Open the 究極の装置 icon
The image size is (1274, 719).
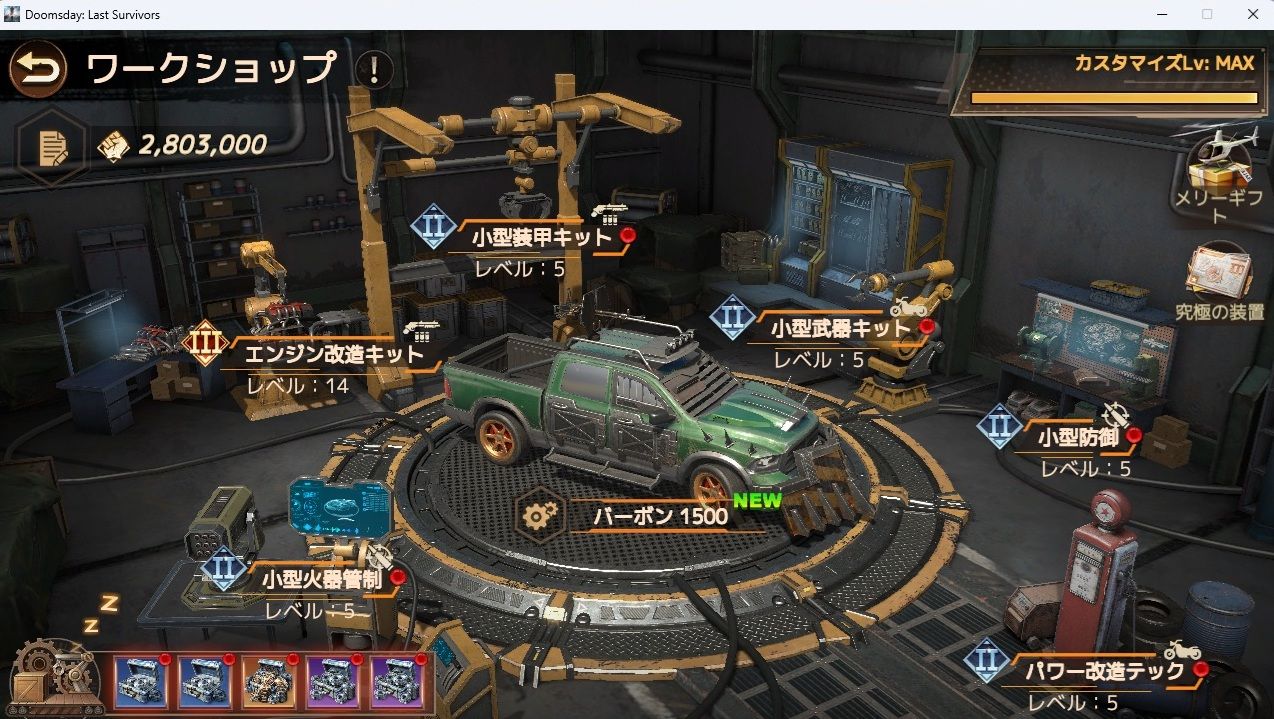click(x=1219, y=280)
